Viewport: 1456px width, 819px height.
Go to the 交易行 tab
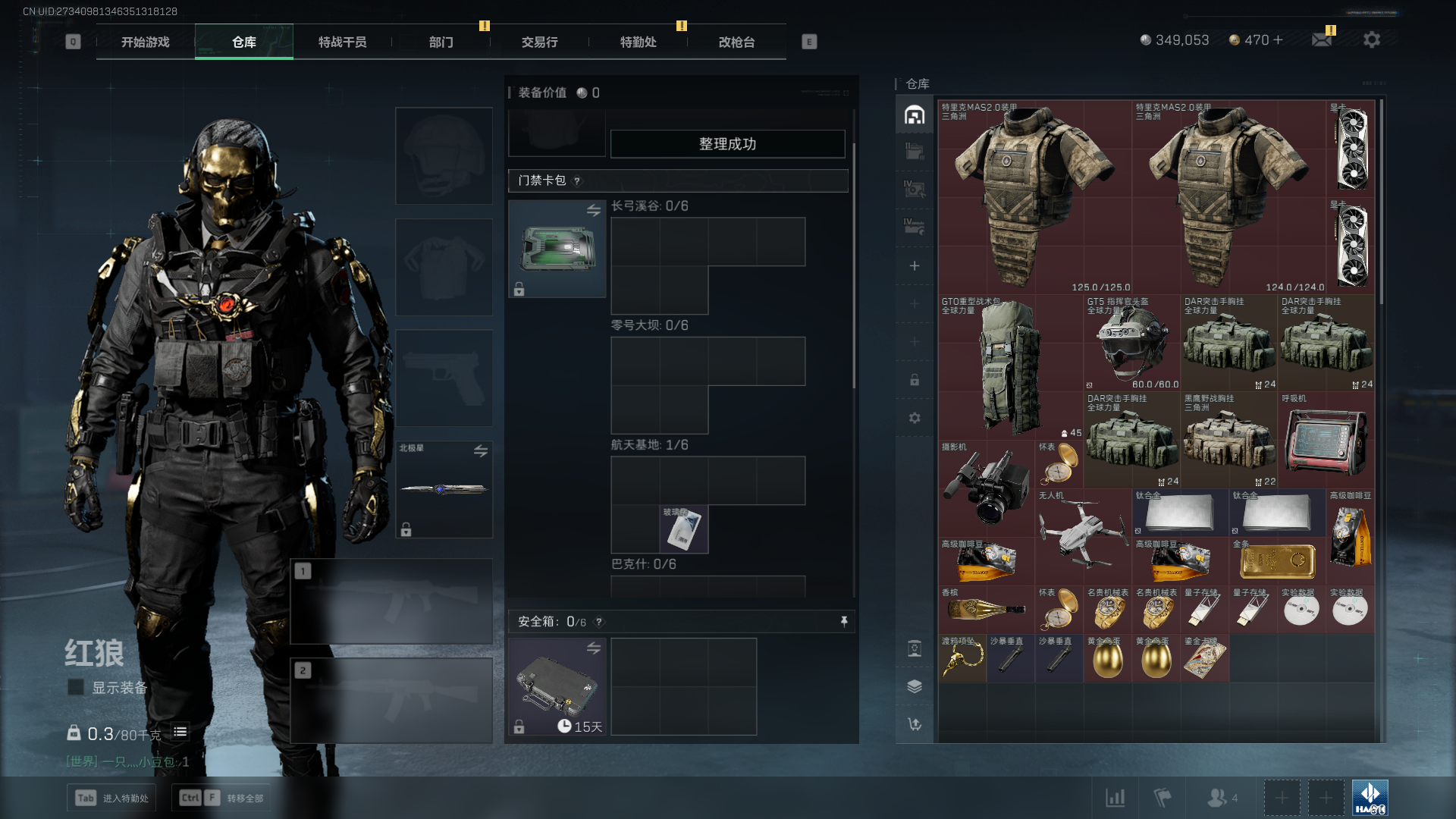click(539, 42)
